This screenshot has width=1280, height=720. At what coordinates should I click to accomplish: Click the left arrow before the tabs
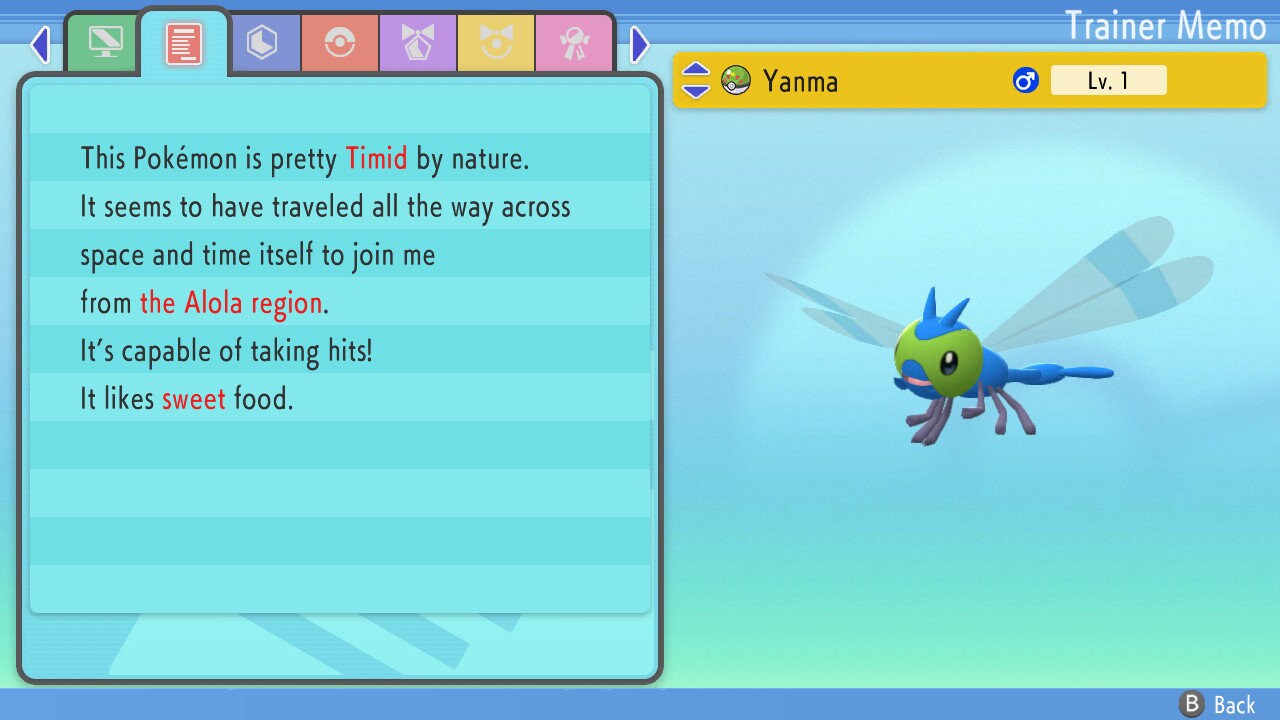40,44
